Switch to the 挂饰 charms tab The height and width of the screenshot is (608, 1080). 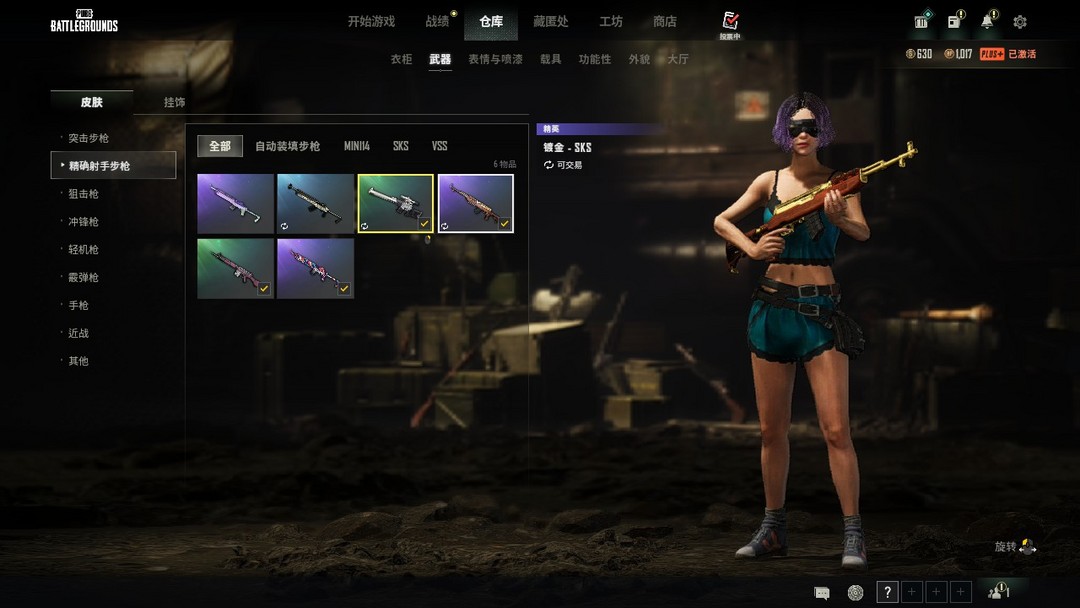[174, 102]
